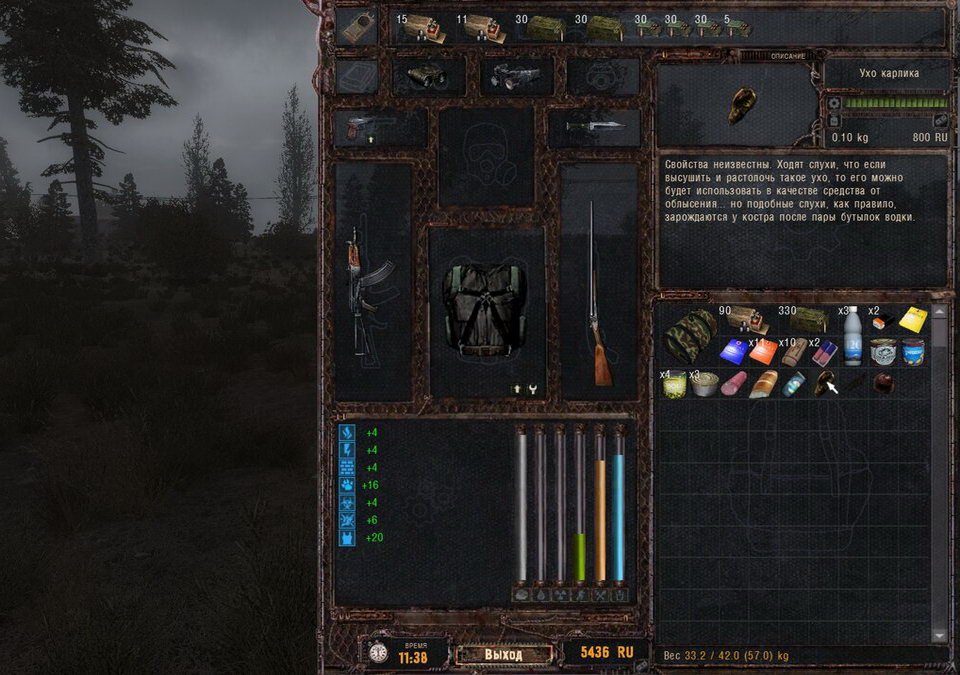Click the inventory scrollbar down arrow
The width and height of the screenshot is (960, 675).
click(x=938, y=635)
